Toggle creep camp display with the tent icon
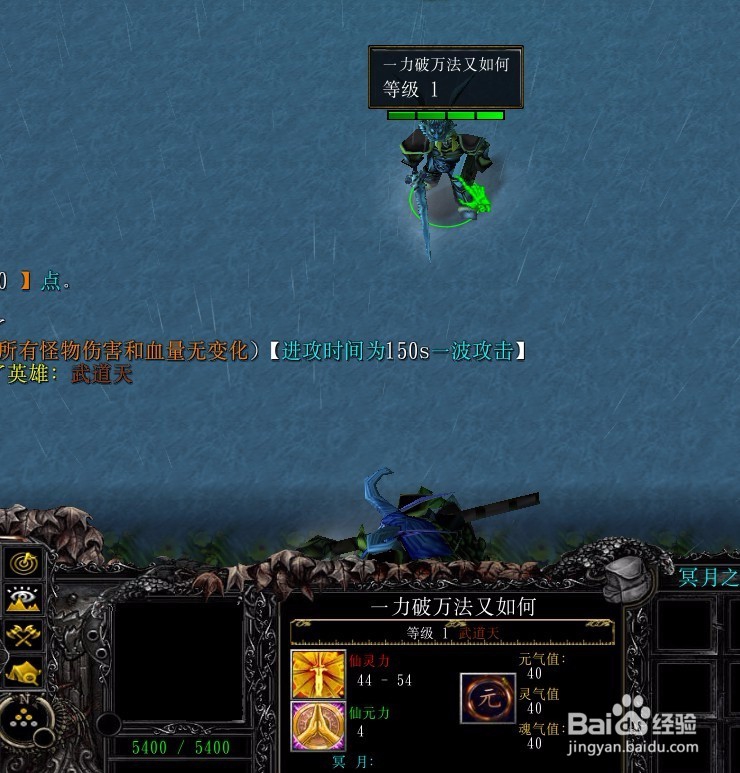This screenshot has height=773, width=740. point(22,671)
